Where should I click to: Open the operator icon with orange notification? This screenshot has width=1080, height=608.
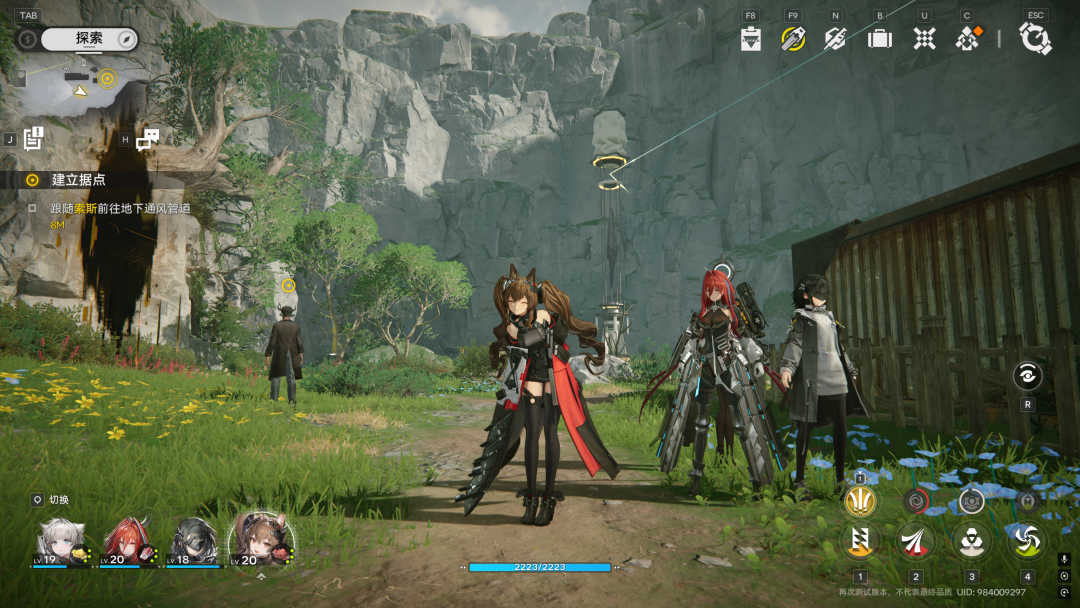967,39
